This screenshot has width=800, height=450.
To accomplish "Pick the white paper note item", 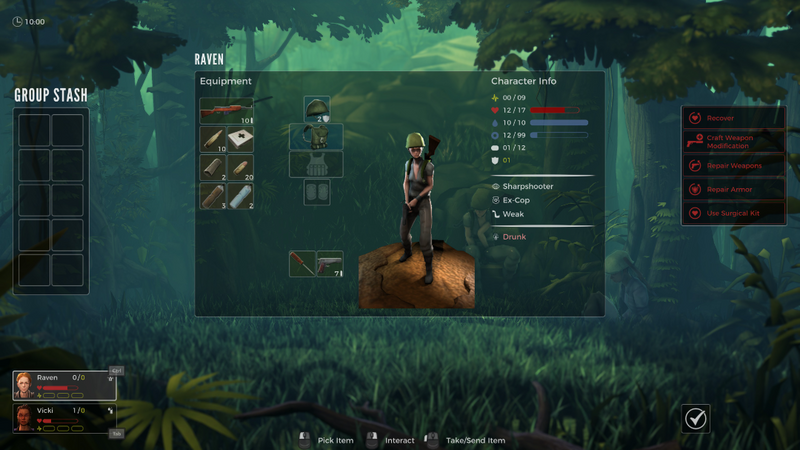I will [240, 139].
